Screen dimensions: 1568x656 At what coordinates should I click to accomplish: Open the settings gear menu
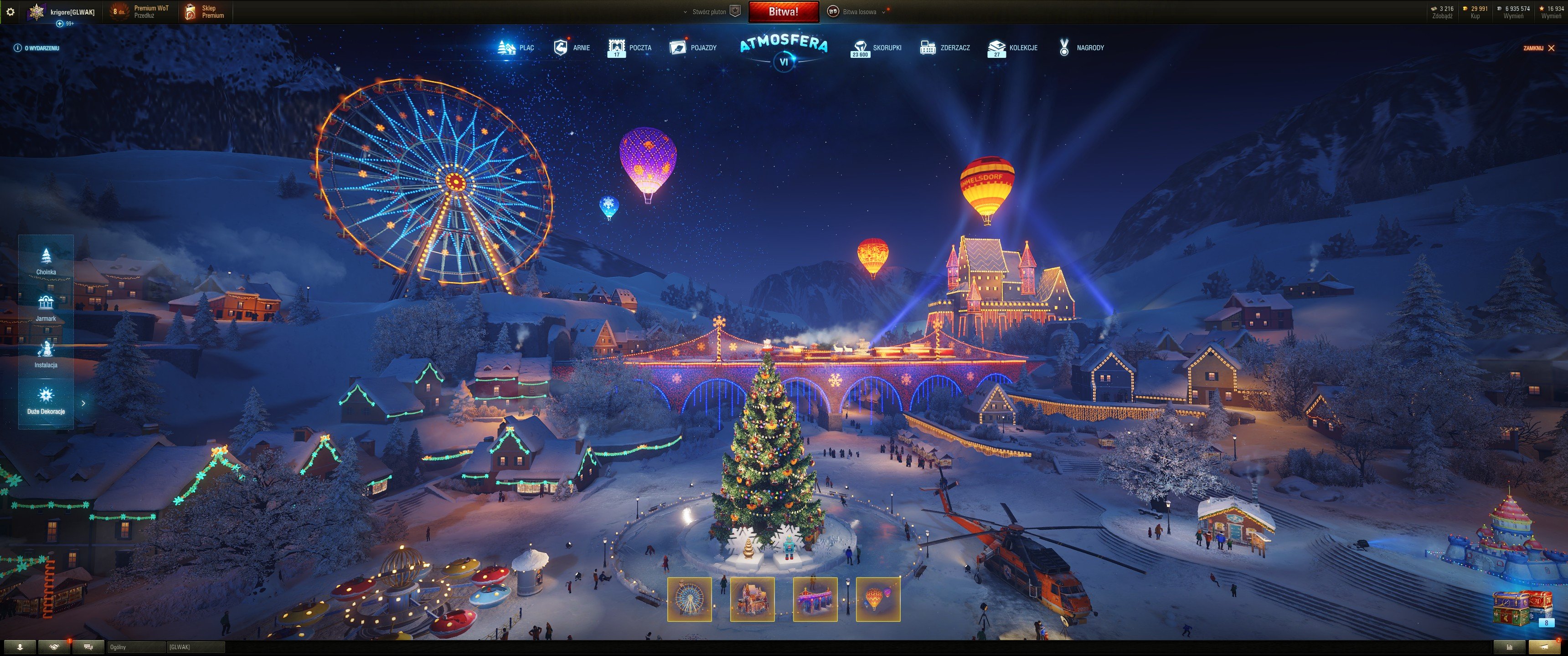click(10, 11)
